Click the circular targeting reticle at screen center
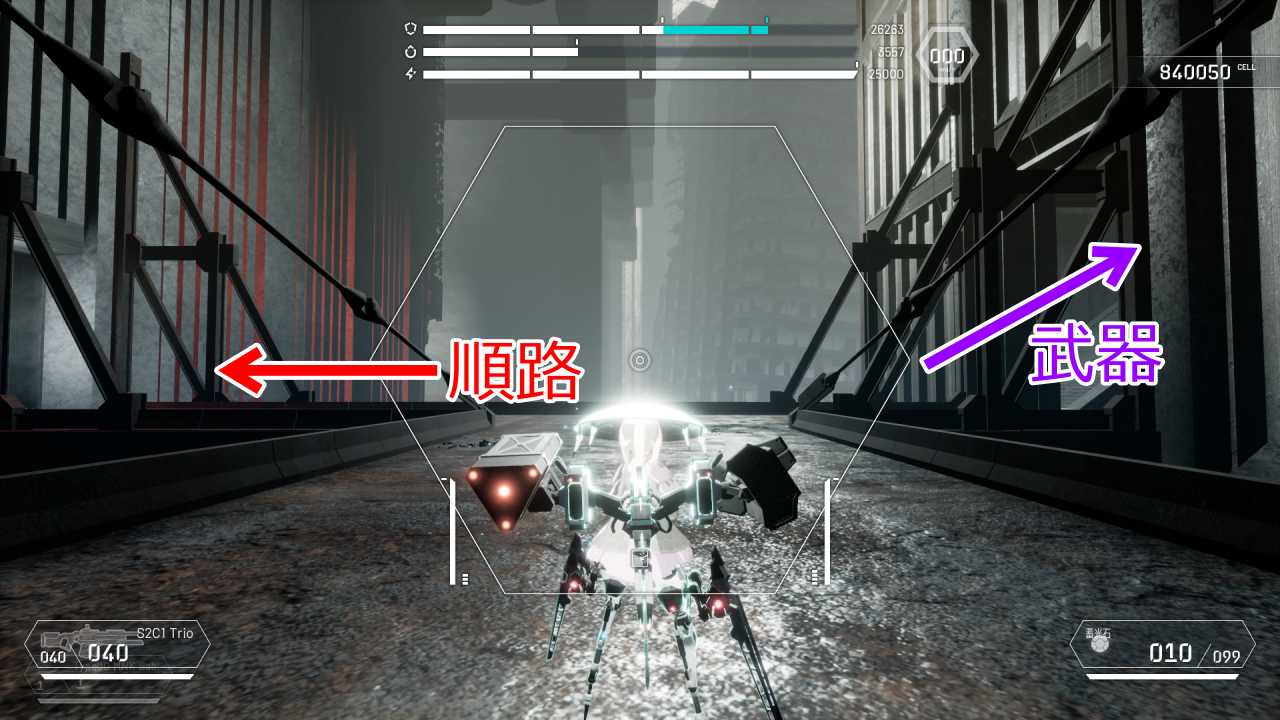Viewport: 1280px width, 720px height. 640,358
